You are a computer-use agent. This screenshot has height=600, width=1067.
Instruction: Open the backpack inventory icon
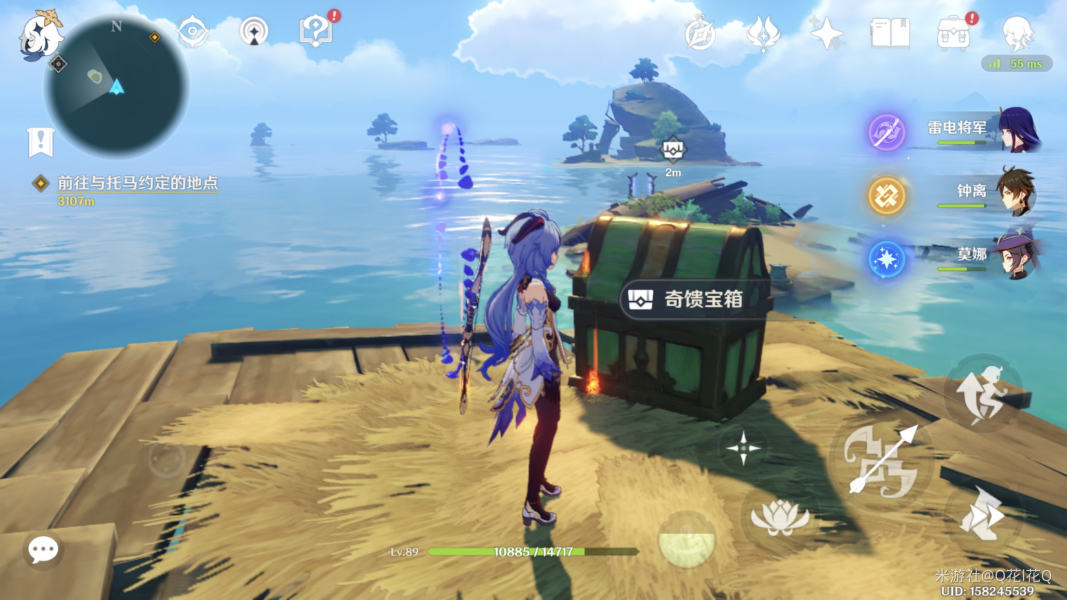point(954,33)
